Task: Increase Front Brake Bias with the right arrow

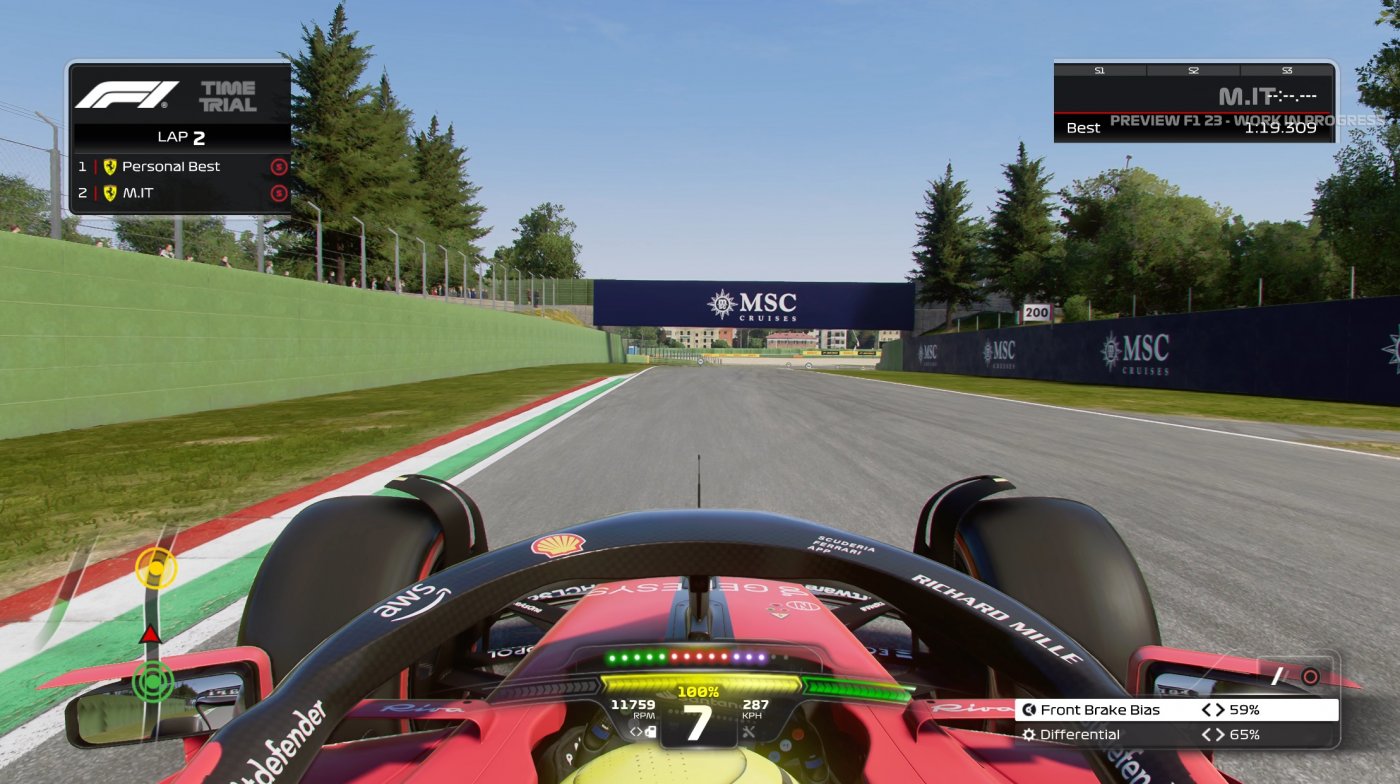Action: point(1221,709)
